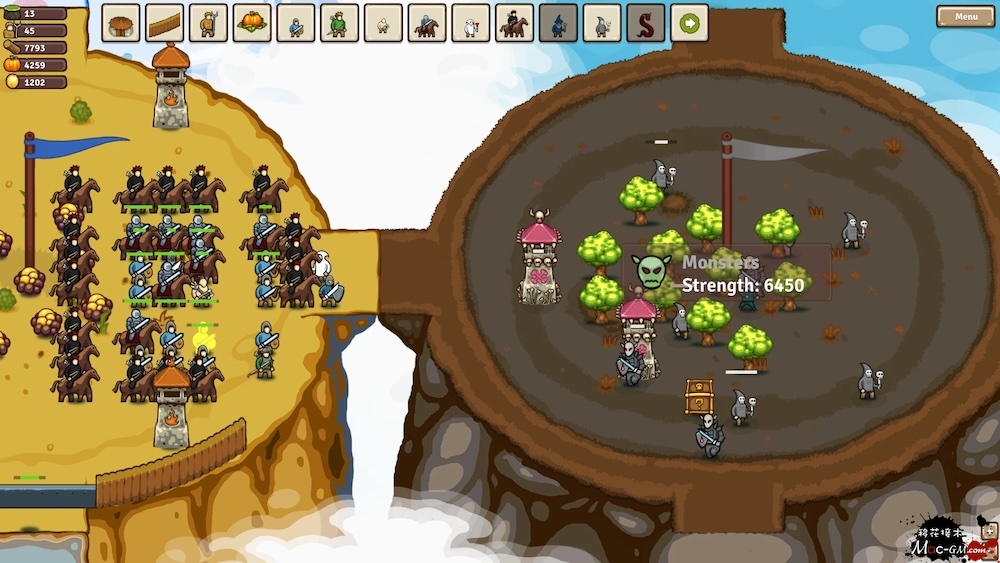The image size is (1000, 563).
Task: Select the white chicken with axe icon
Action: 471,23
